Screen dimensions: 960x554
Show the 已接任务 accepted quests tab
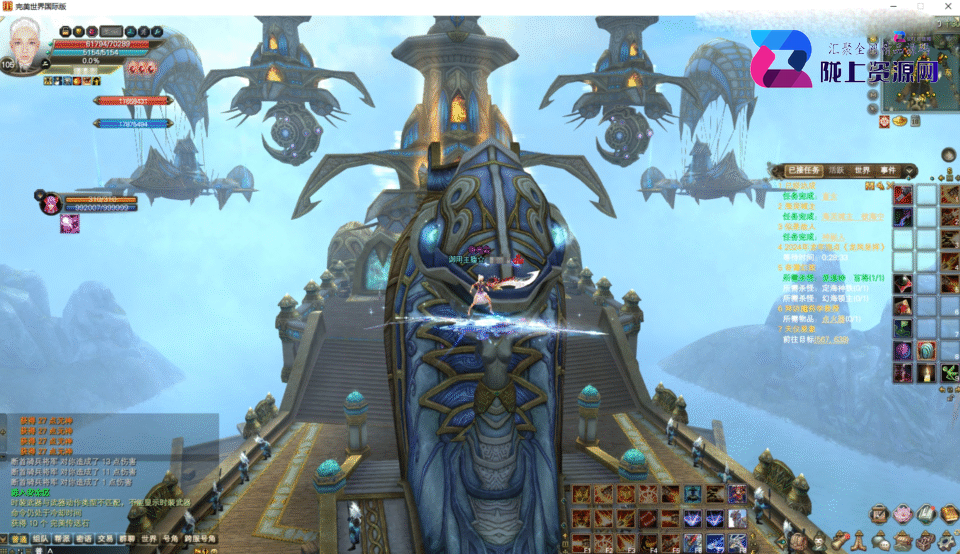[803, 170]
